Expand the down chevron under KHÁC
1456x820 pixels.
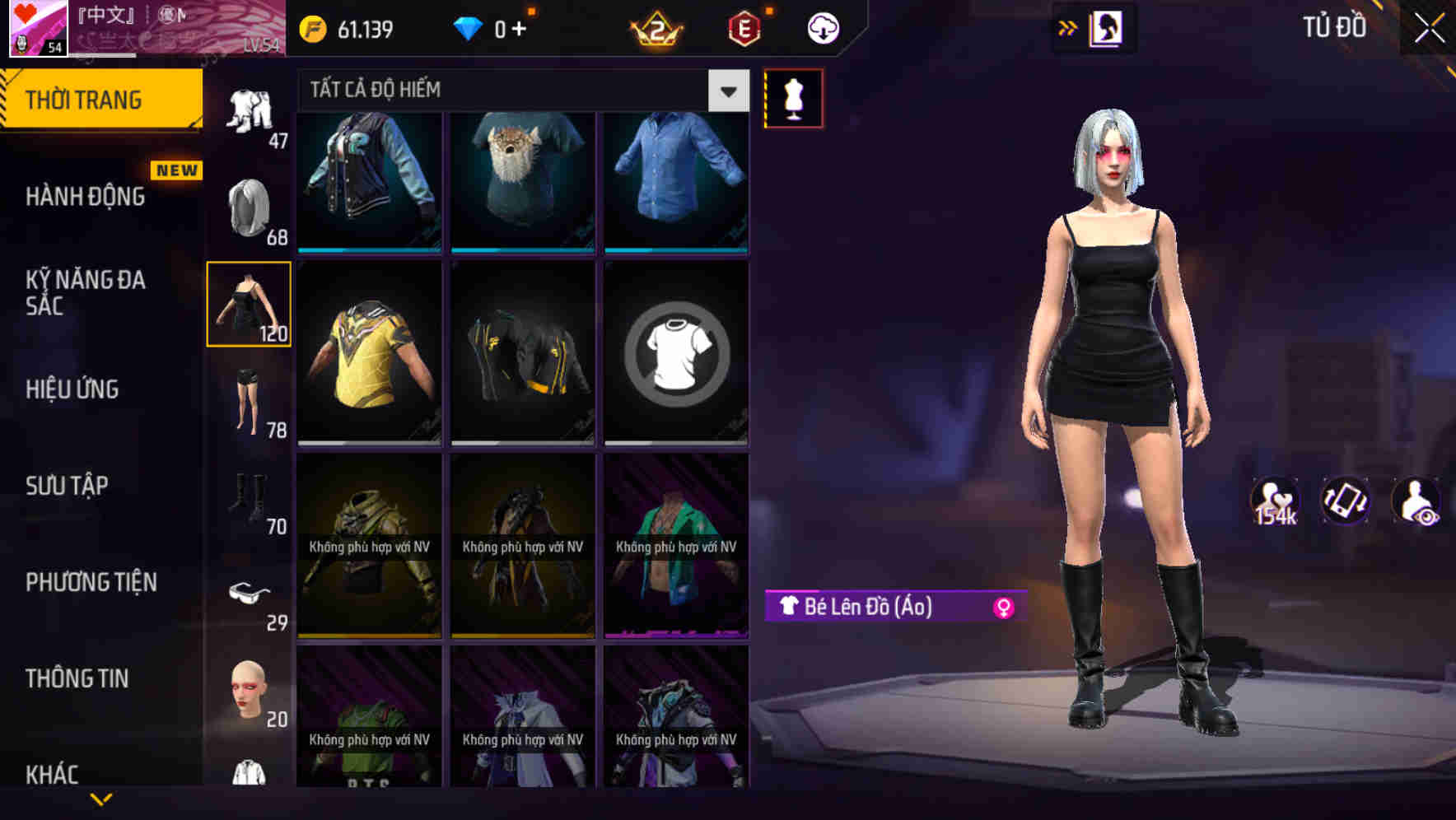(x=101, y=797)
